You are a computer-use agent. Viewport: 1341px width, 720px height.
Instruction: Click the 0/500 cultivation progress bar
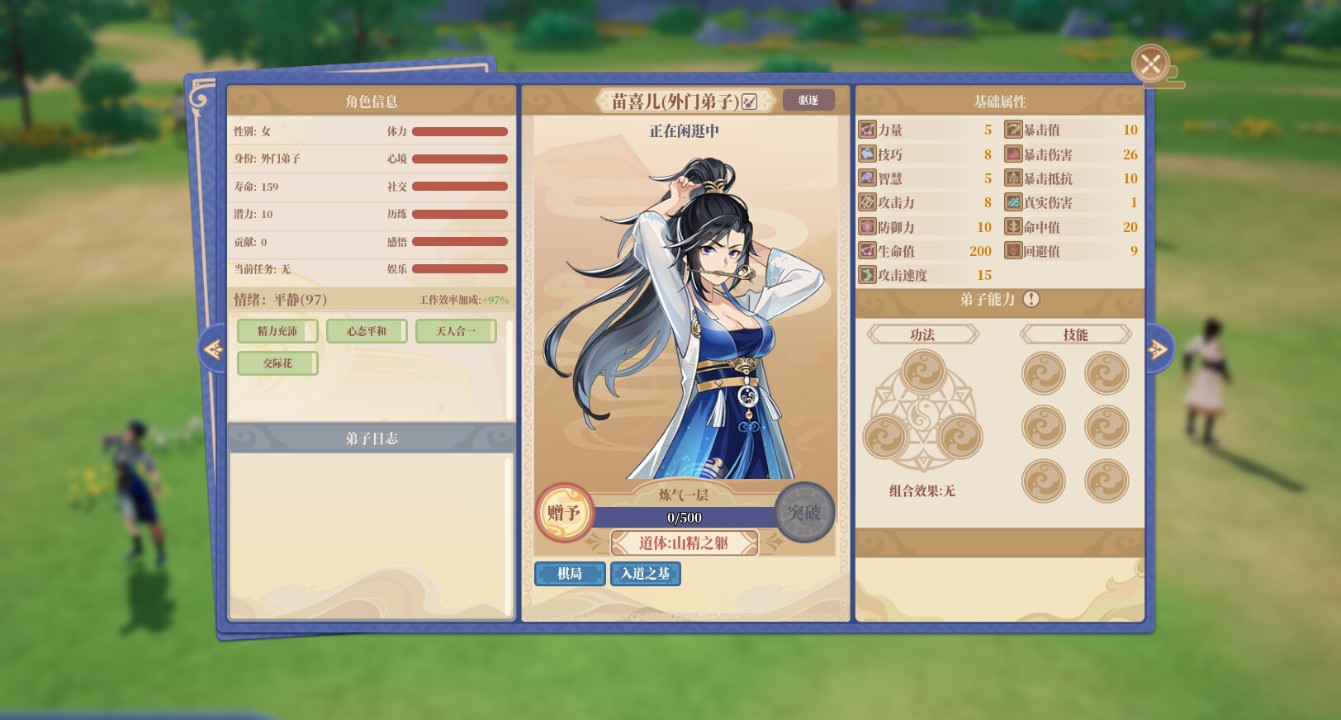pos(685,517)
